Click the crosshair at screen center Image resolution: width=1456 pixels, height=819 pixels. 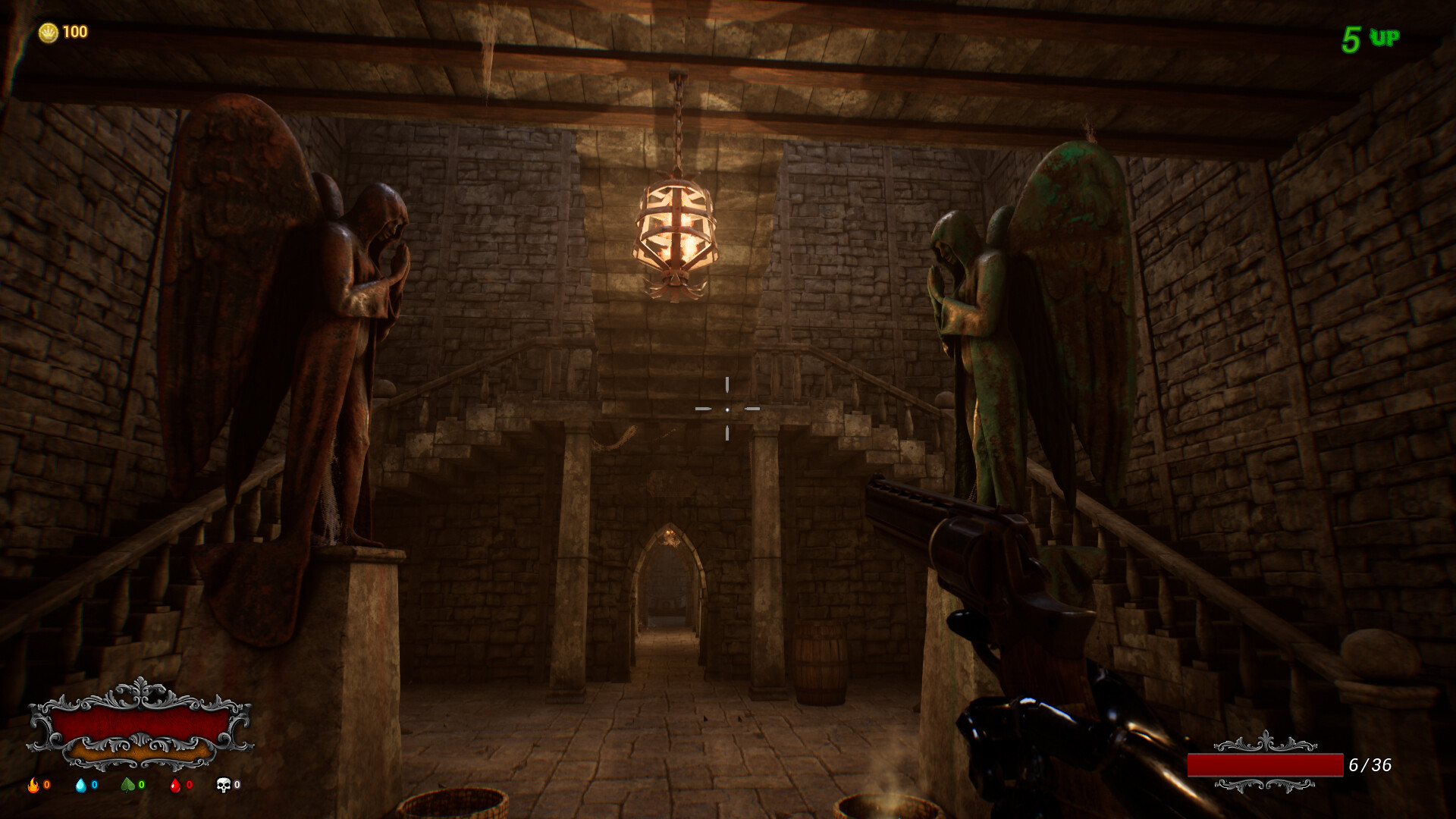(x=728, y=409)
